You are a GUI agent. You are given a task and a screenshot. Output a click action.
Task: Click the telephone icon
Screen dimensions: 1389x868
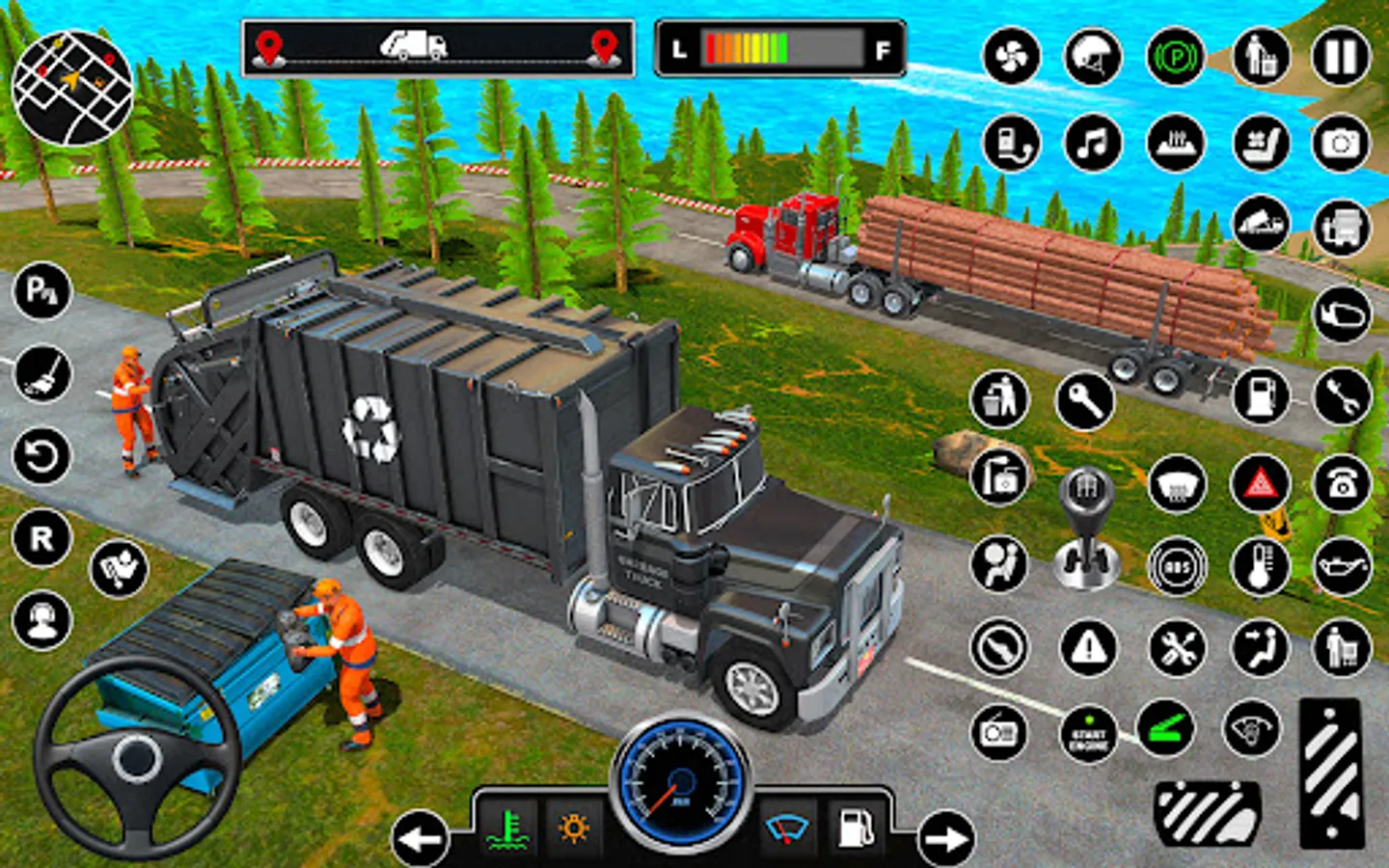point(1342,482)
